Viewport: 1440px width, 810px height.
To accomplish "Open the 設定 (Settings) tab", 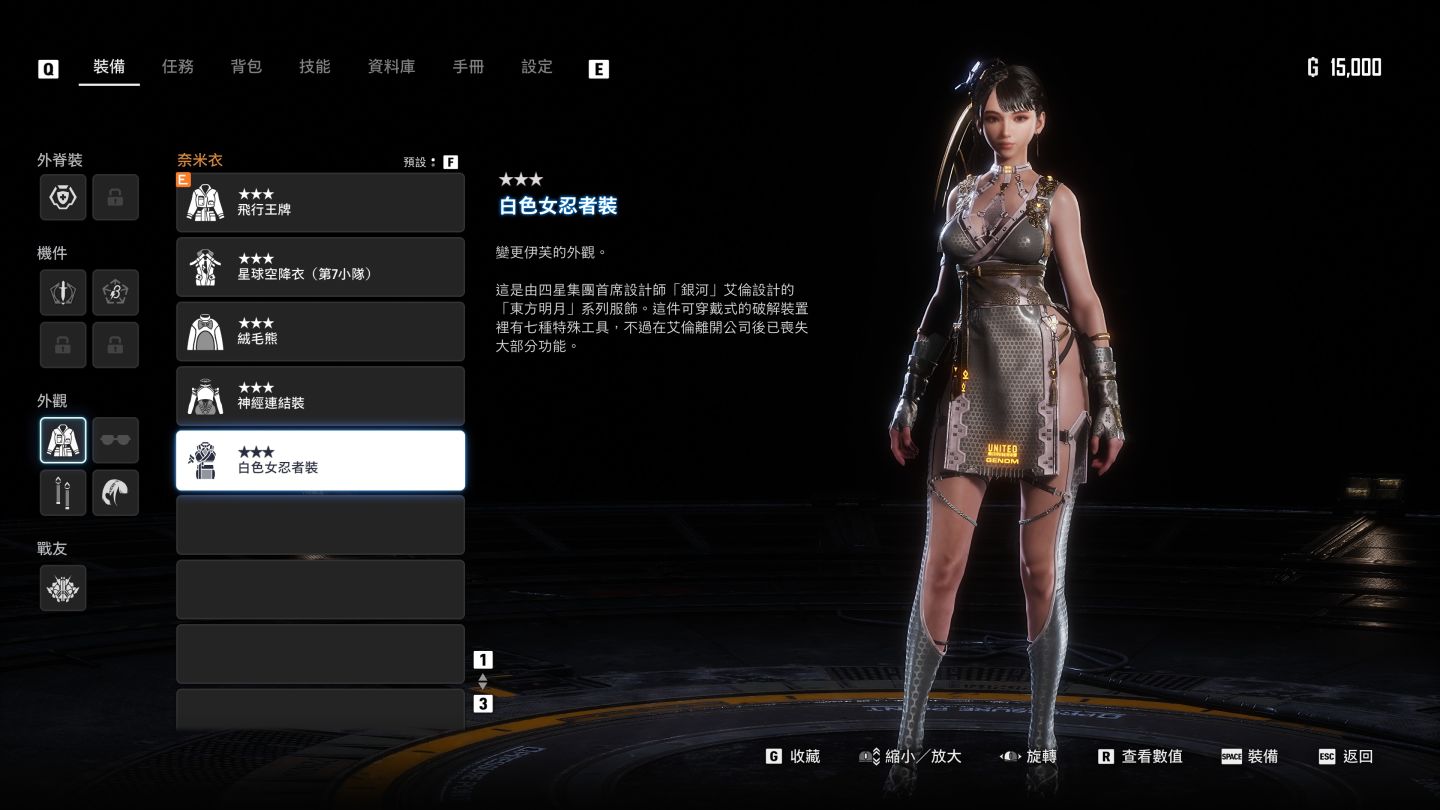I will pyautogui.click(x=537, y=67).
